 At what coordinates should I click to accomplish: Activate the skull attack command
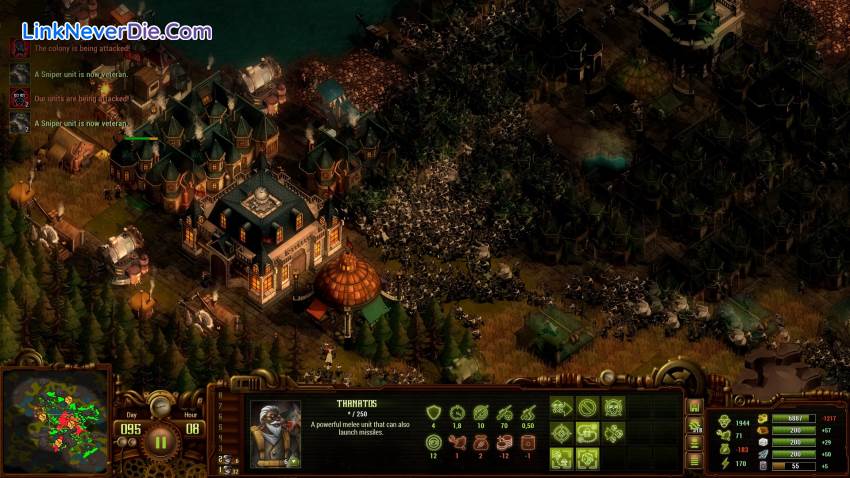pos(613,408)
